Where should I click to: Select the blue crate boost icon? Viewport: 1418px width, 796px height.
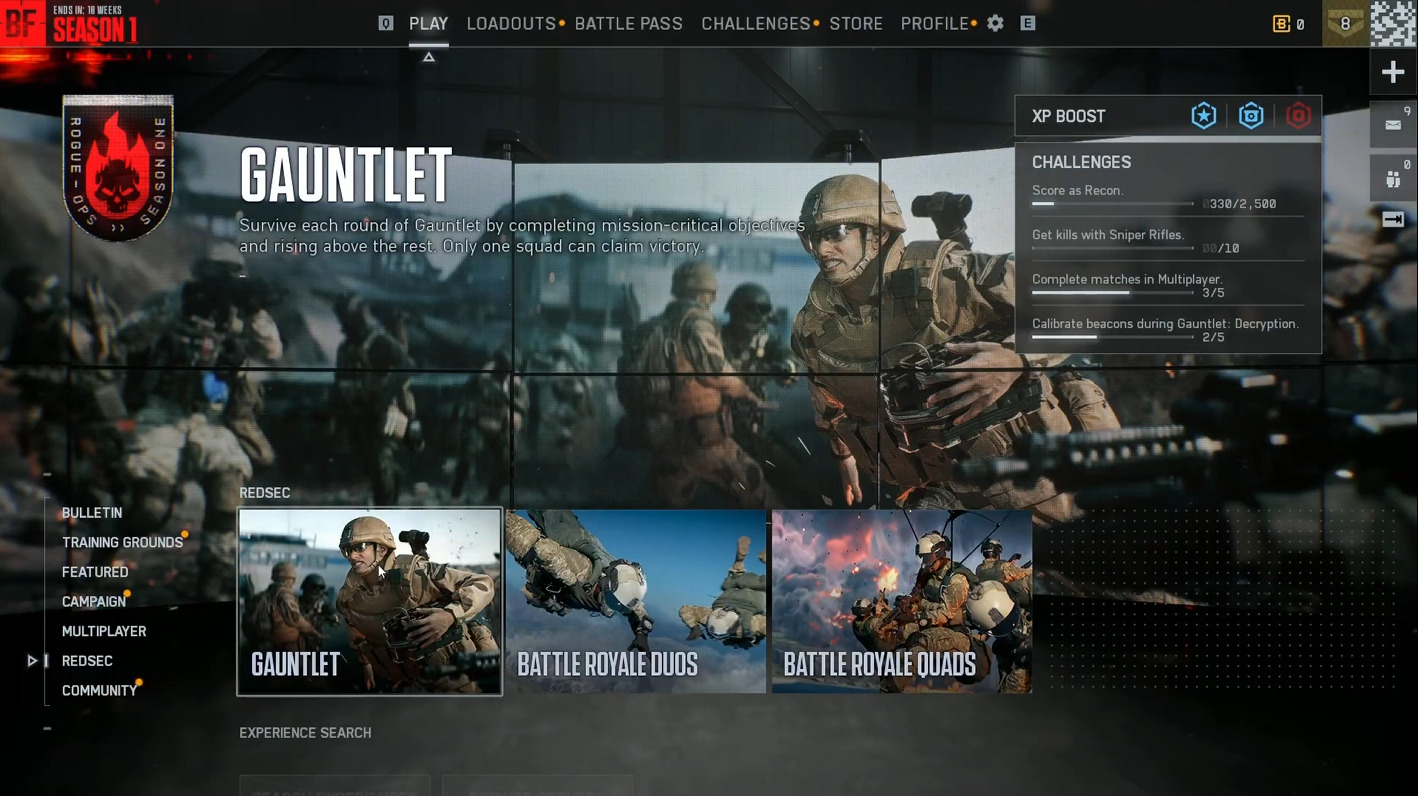(1251, 115)
